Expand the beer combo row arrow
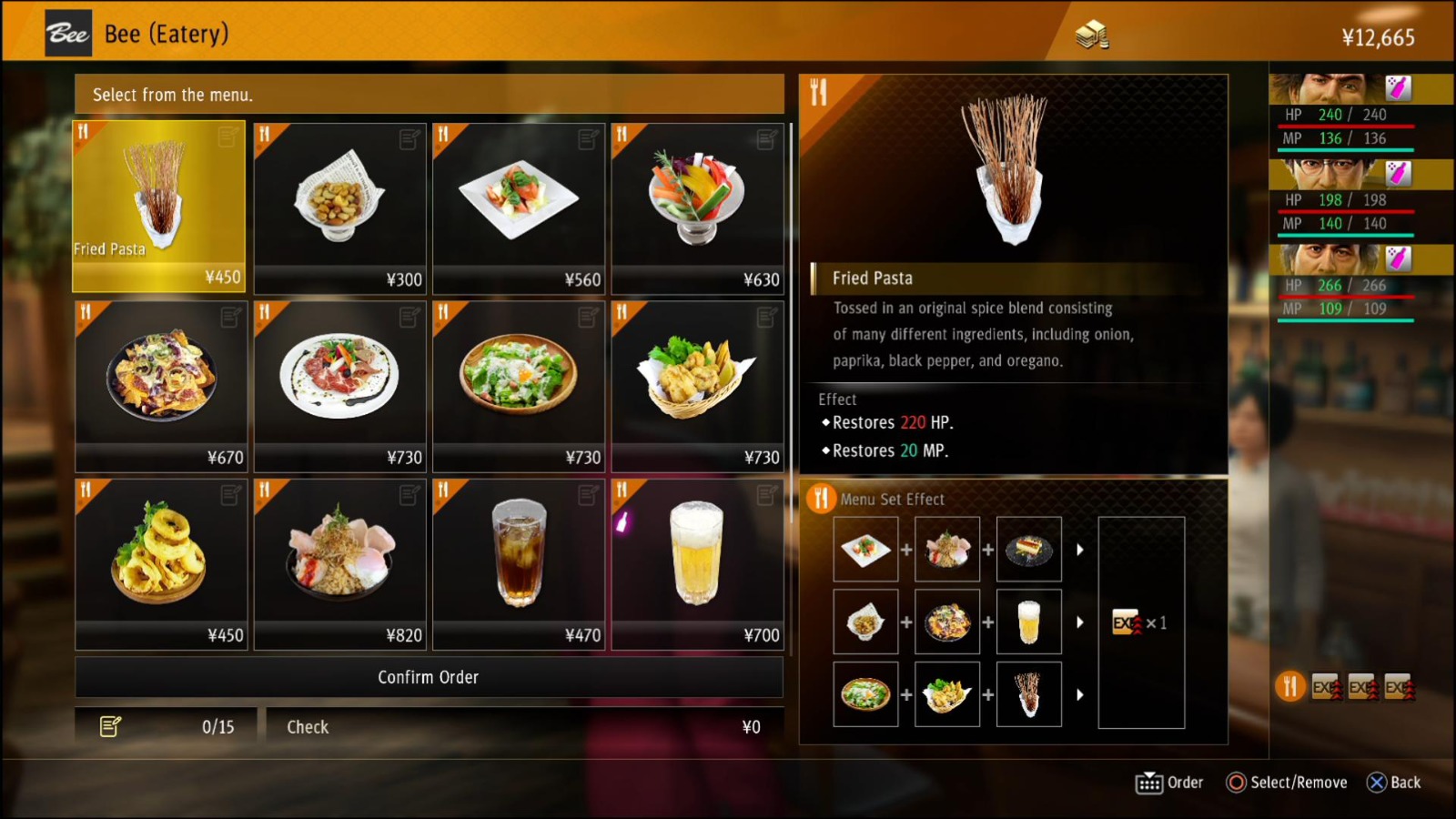1456x819 pixels. click(x=1080, y=621)
